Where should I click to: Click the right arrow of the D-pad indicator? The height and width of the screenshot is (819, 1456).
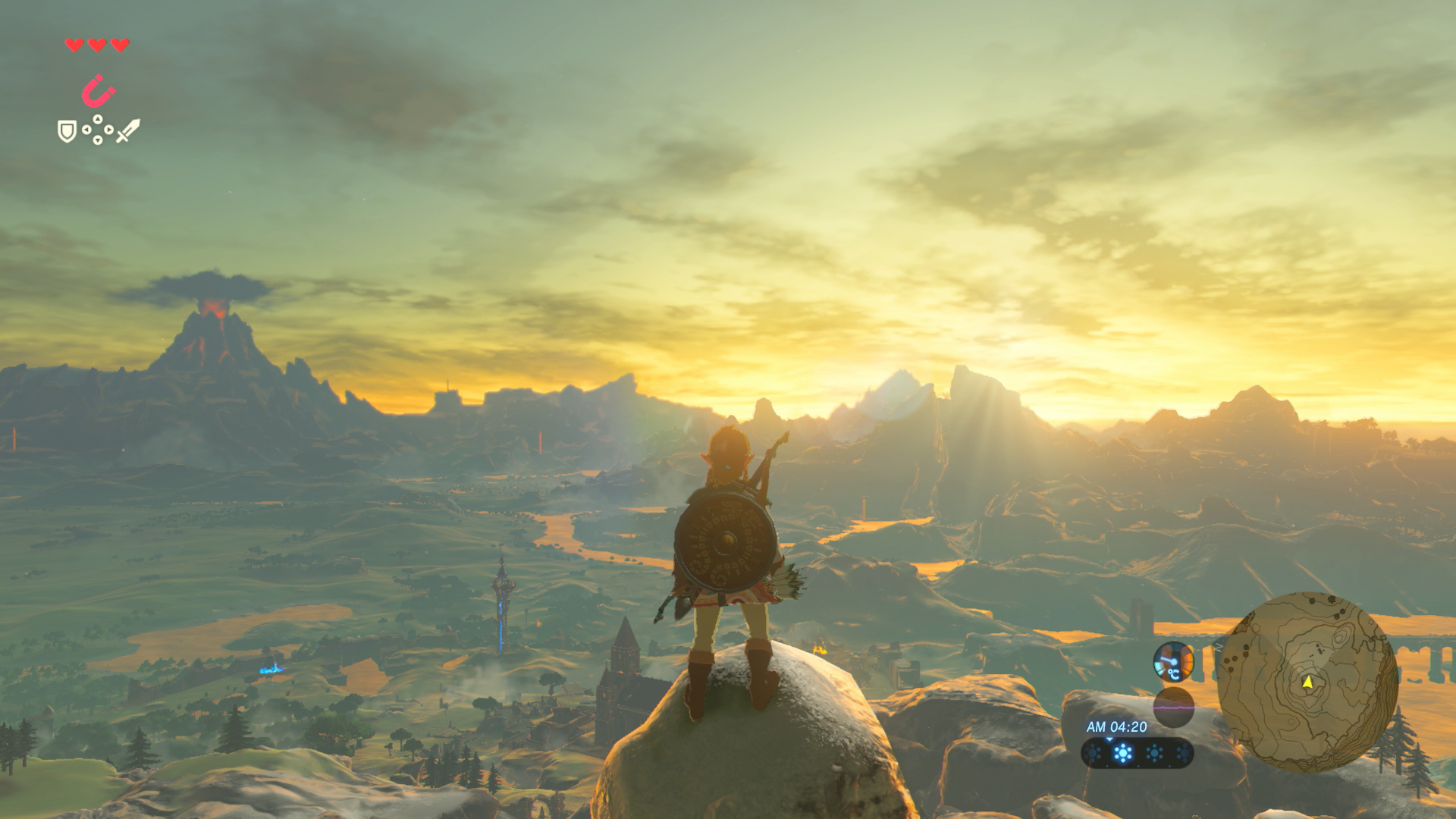point(108,130)
